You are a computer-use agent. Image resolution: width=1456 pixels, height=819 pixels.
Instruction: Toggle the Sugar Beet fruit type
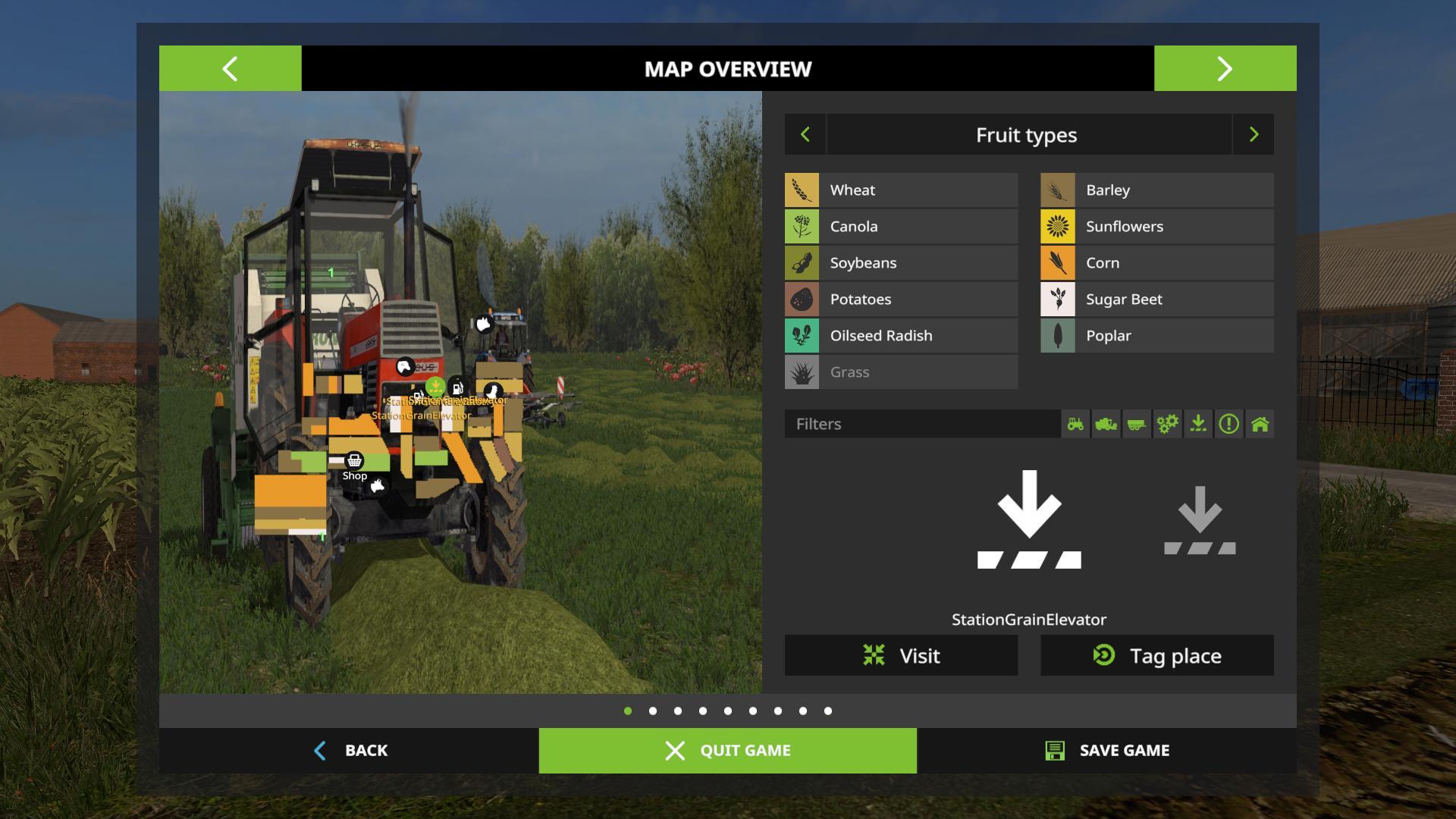(1156, 300)
